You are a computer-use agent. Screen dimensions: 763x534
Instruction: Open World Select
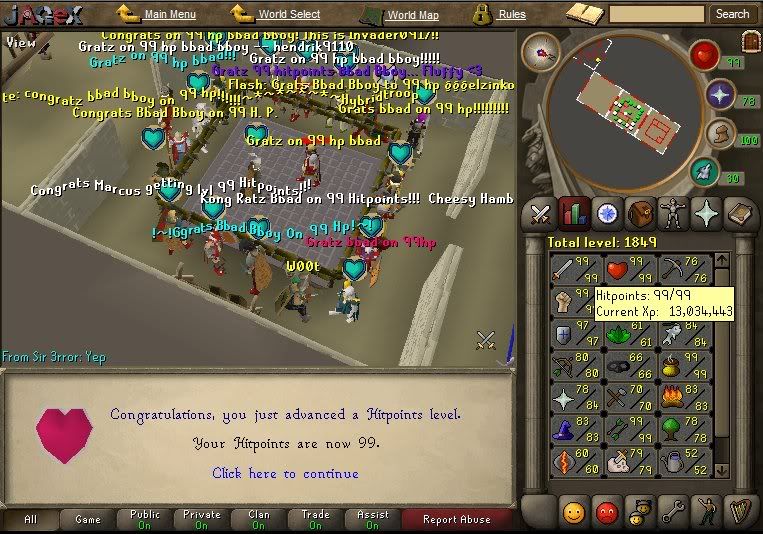point(286,15)
